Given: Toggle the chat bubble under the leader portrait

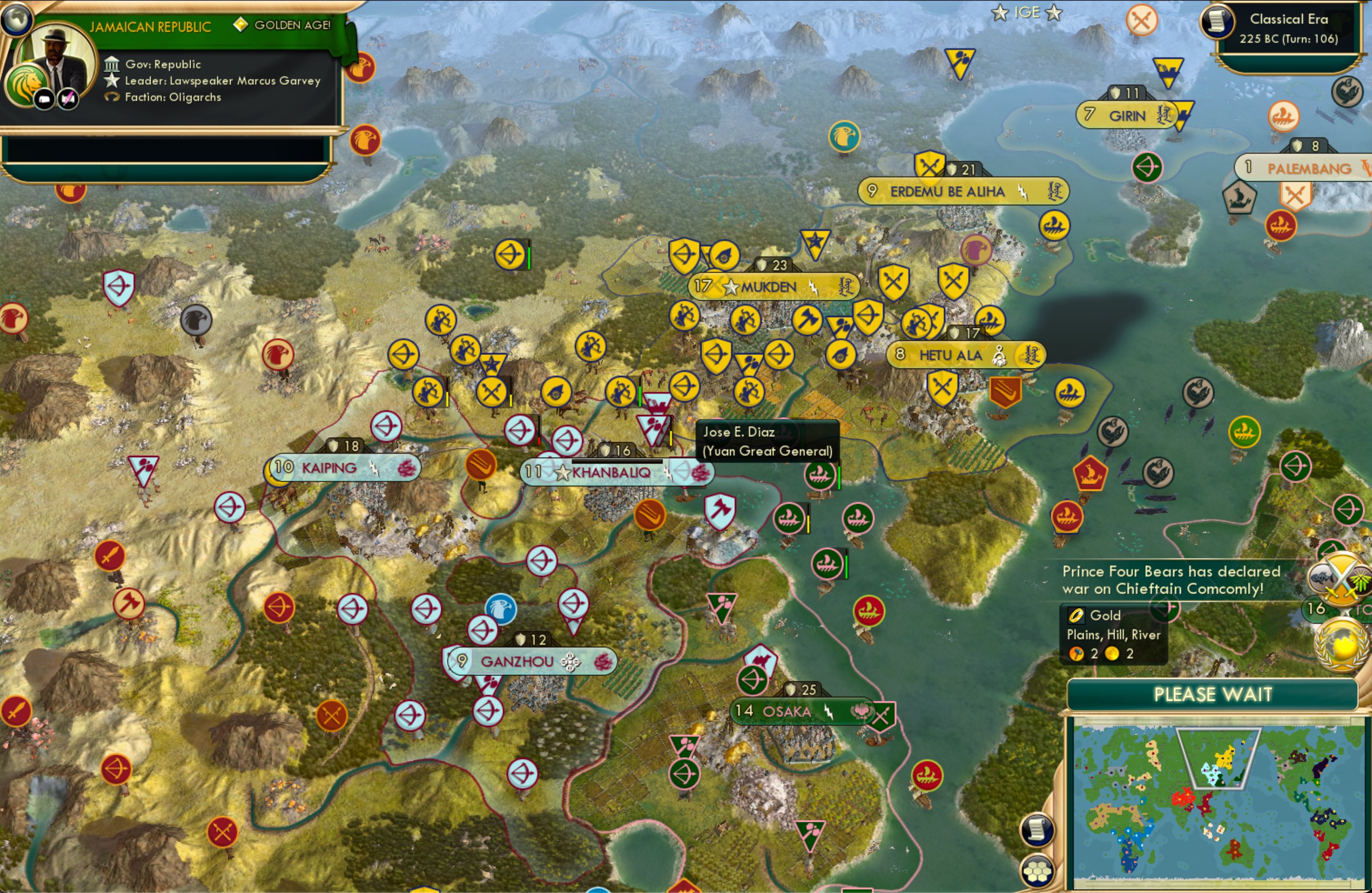Looking at the screenshot, I should click(x=45, y=98).
